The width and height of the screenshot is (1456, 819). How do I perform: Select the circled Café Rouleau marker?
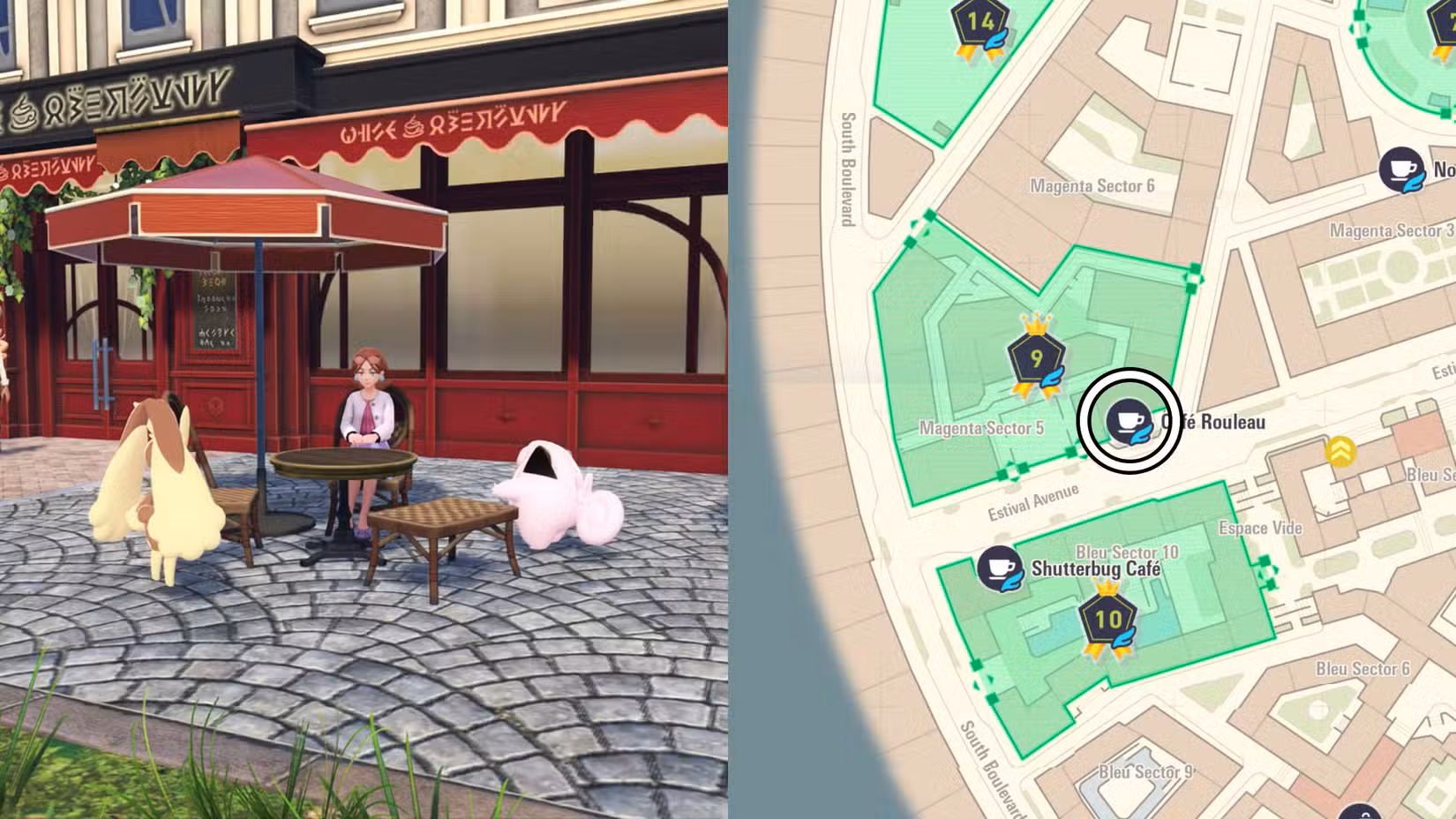[1129, 420]
